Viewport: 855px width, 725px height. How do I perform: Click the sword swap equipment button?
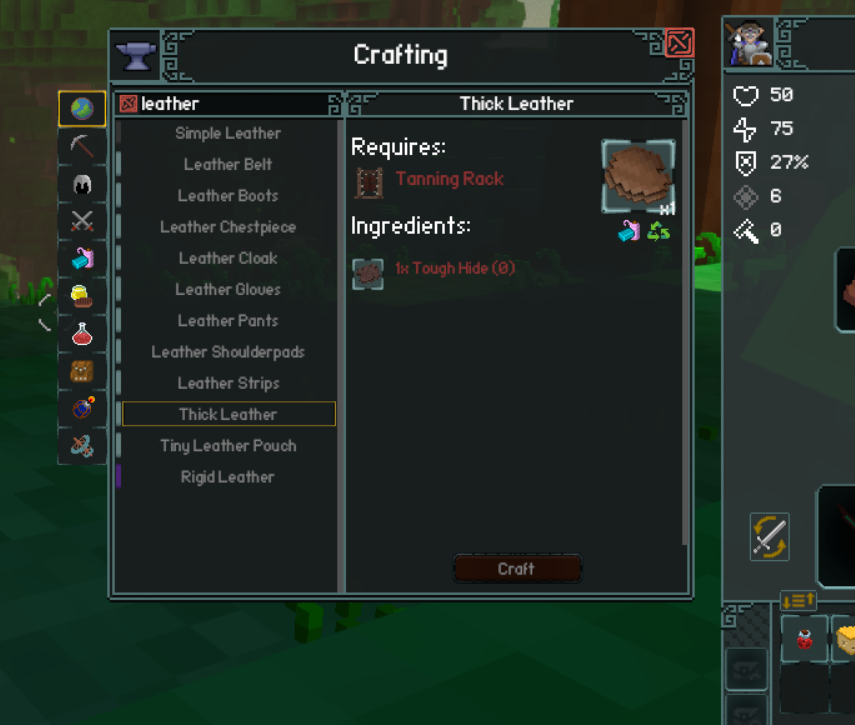coord(769,536)
